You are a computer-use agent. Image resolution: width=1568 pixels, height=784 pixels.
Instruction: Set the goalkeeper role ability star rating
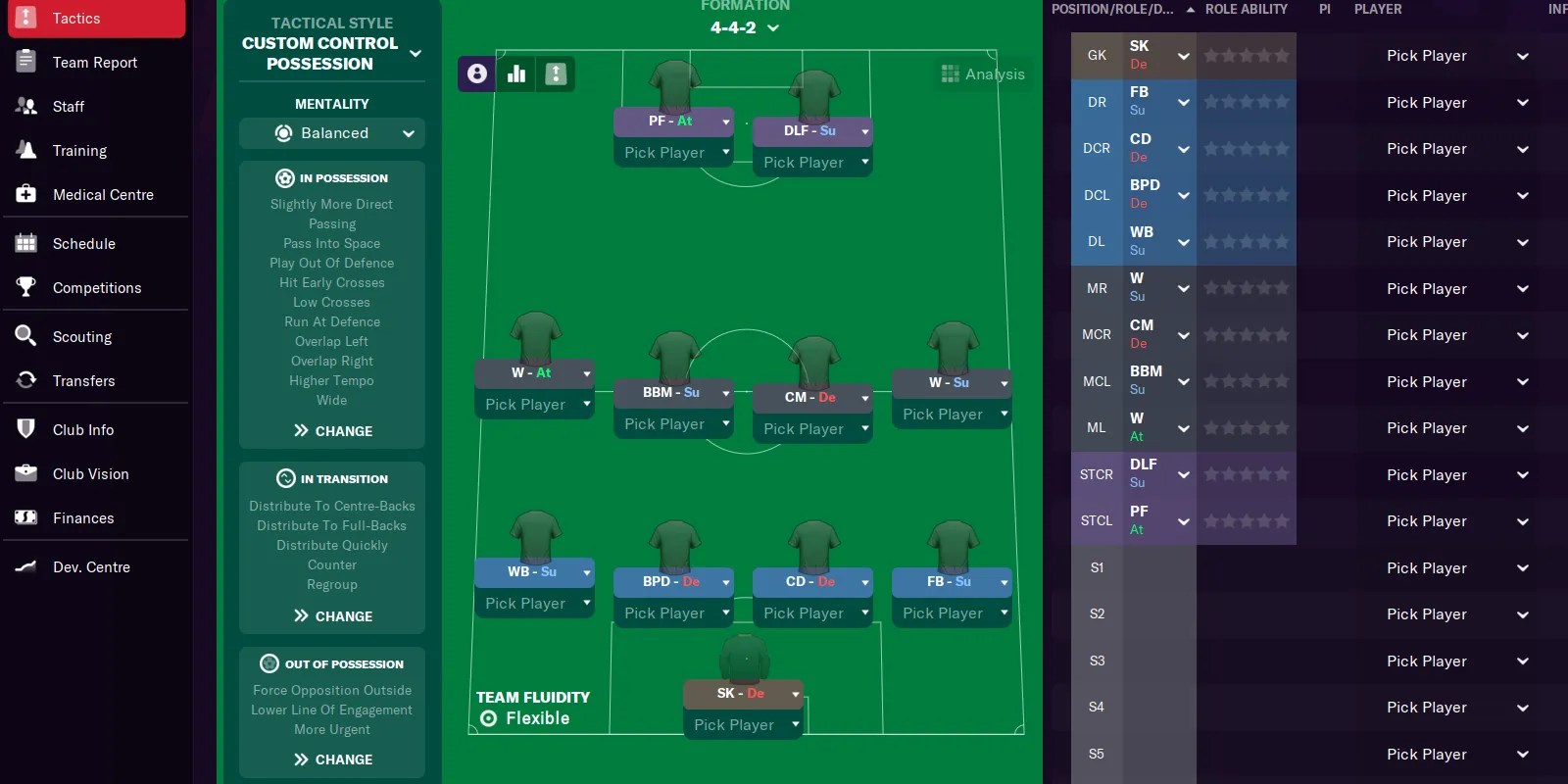click(x=1247, y=55)
